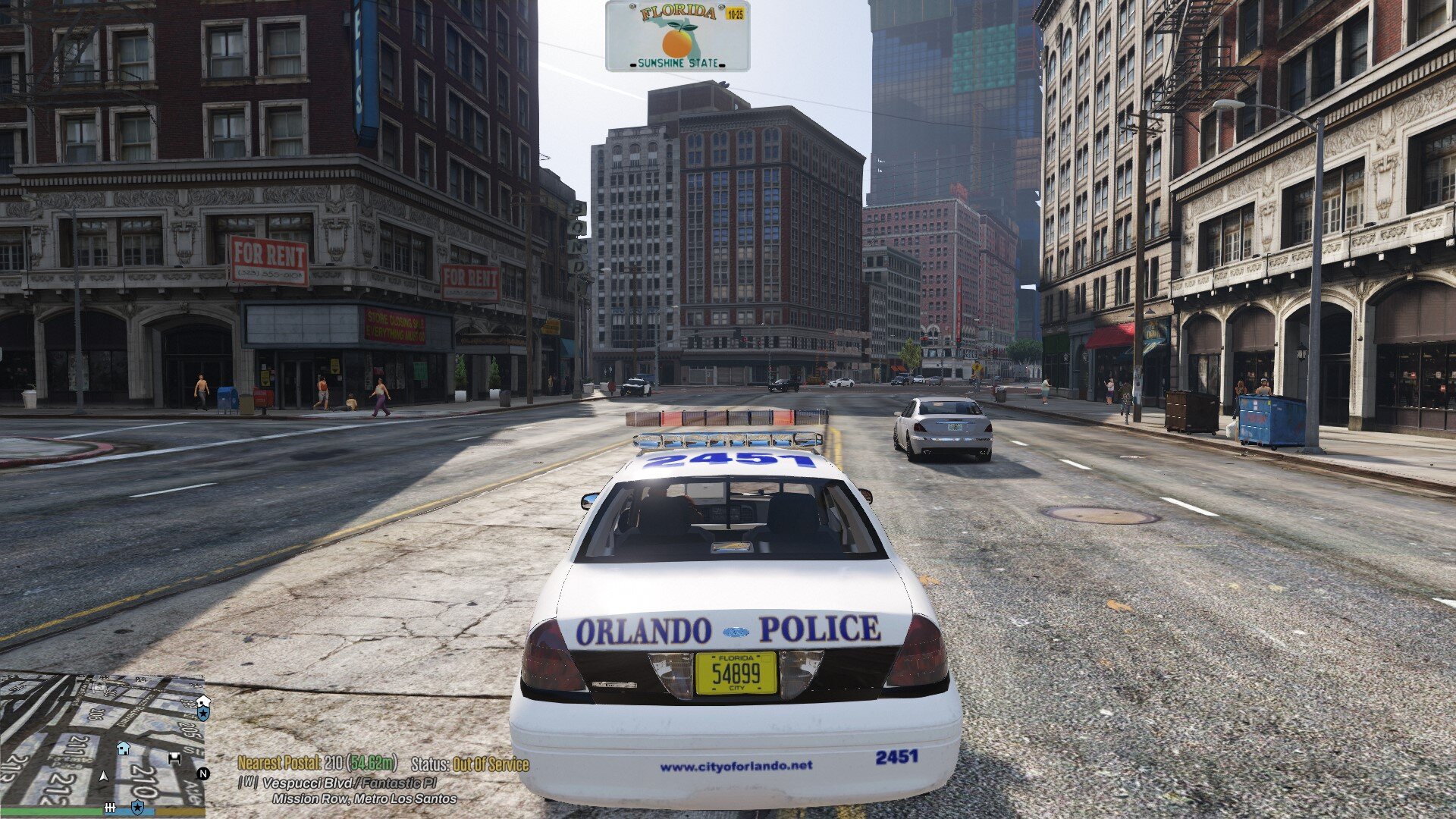Click the north compass N indicator
Screen dimensions: 1456x819
pos(202,773)
